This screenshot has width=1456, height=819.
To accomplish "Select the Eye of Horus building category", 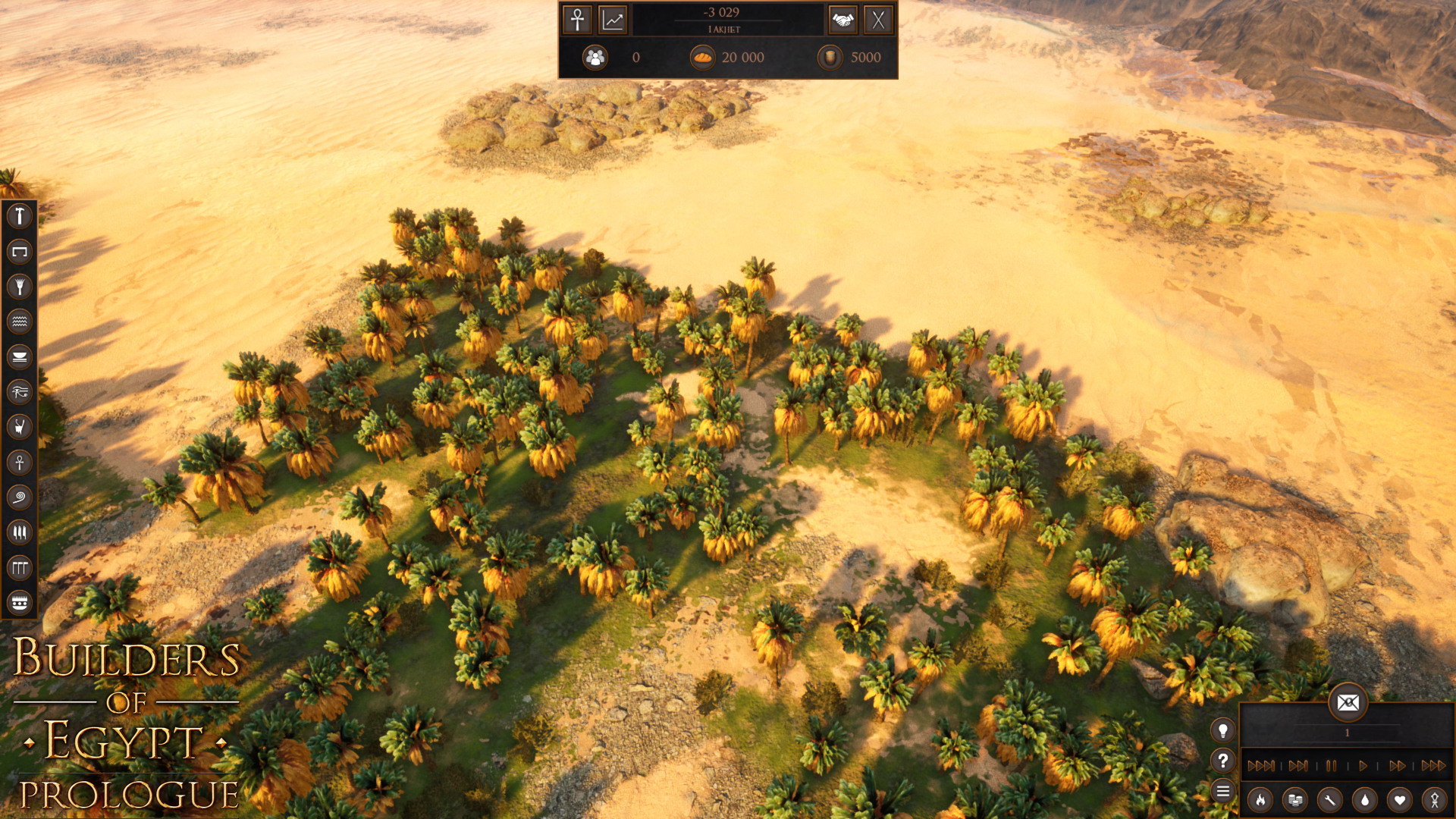I will click(20, 391).
